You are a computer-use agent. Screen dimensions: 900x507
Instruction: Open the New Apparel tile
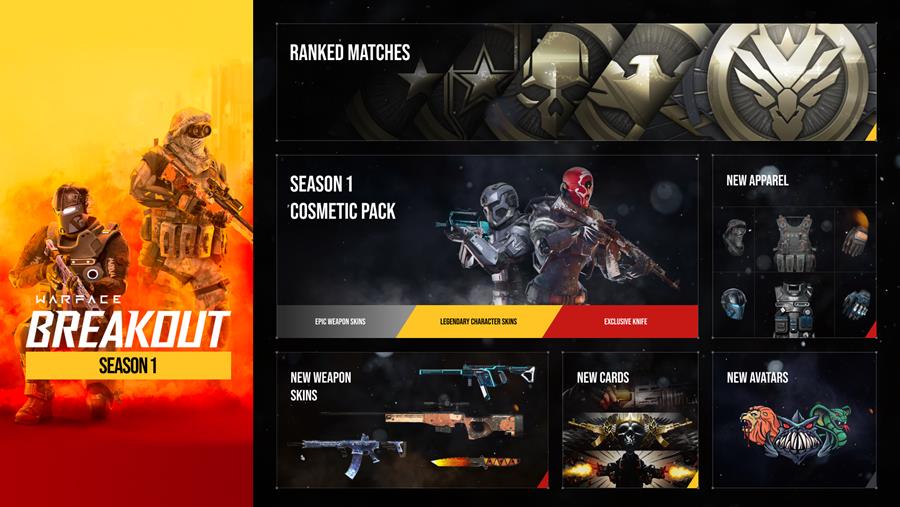click(794, 245)
